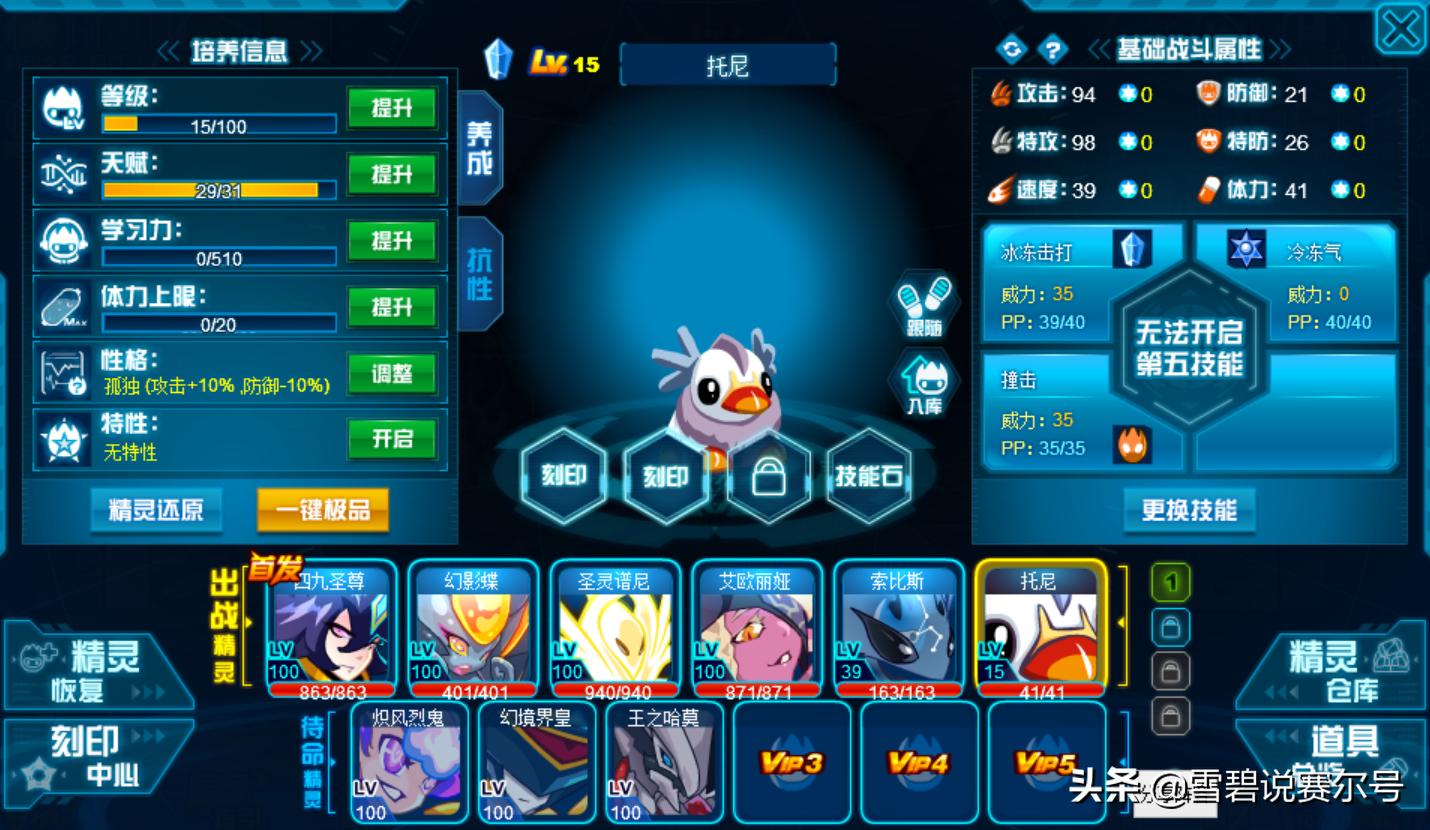
Task: Switch to the 养成 tab
Action: tap(480, 148)
